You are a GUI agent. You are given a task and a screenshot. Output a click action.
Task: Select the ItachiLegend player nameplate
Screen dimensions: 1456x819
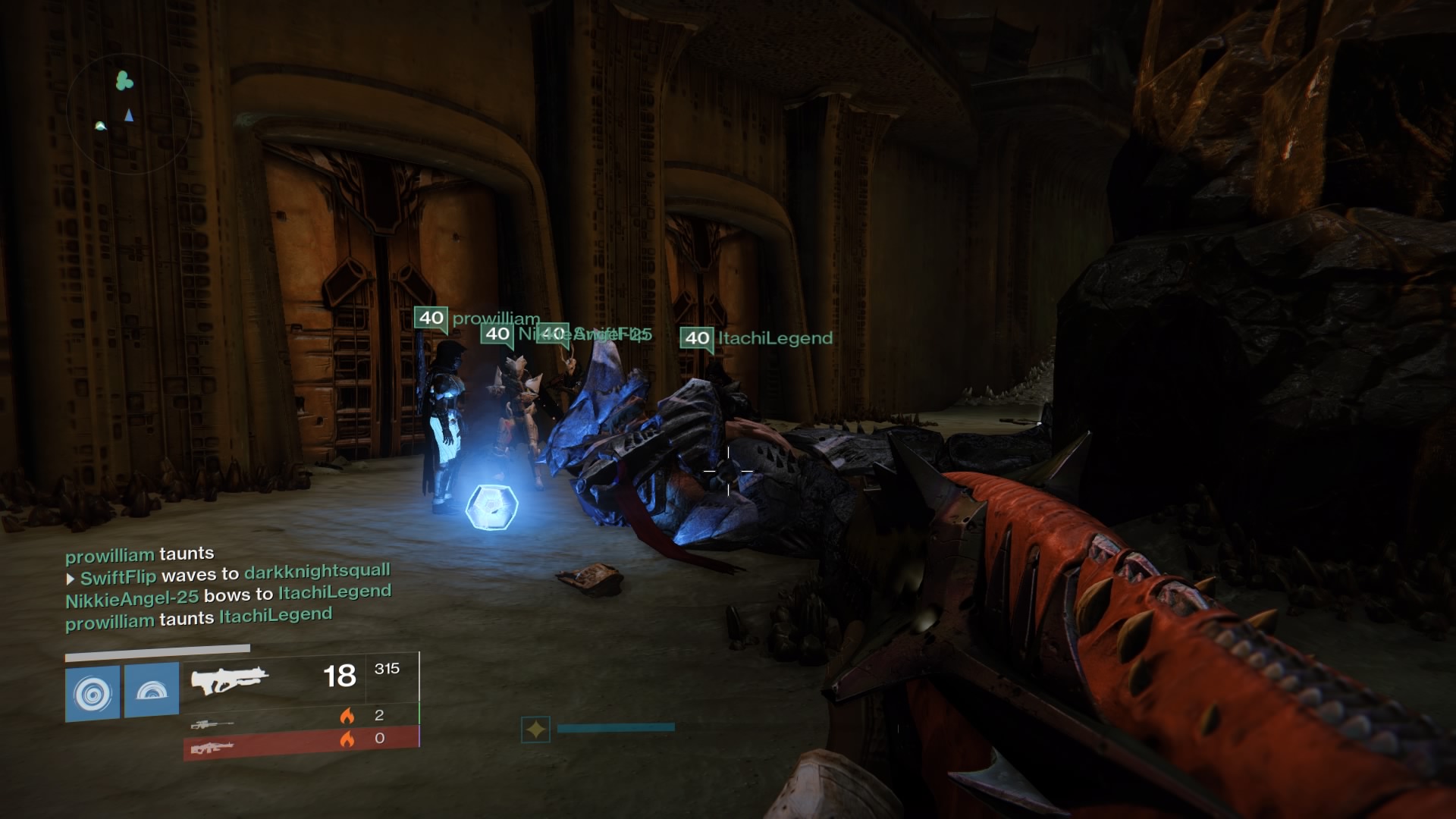coord(757,338)
